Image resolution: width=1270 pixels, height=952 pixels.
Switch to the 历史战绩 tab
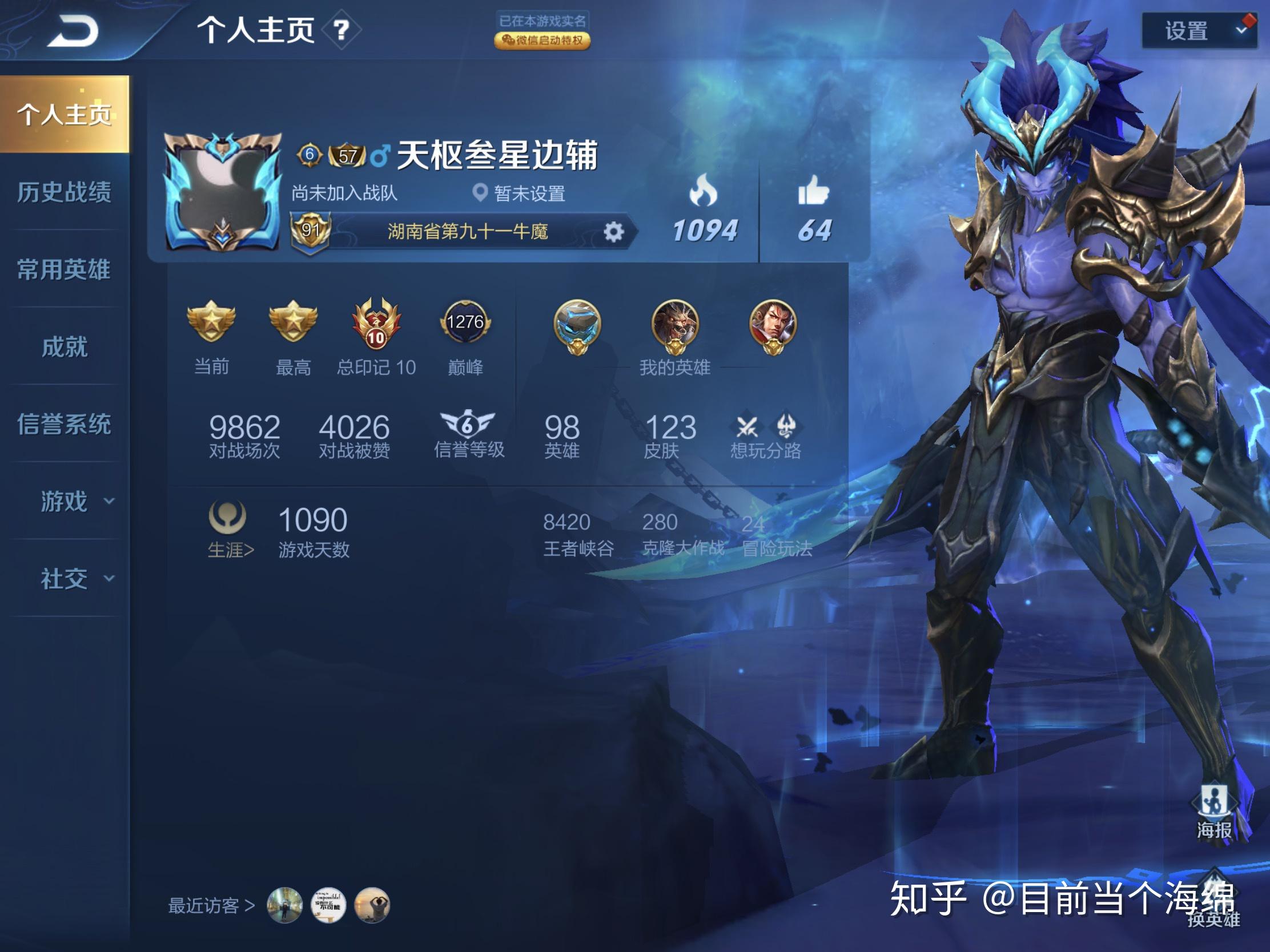(65, 192)
